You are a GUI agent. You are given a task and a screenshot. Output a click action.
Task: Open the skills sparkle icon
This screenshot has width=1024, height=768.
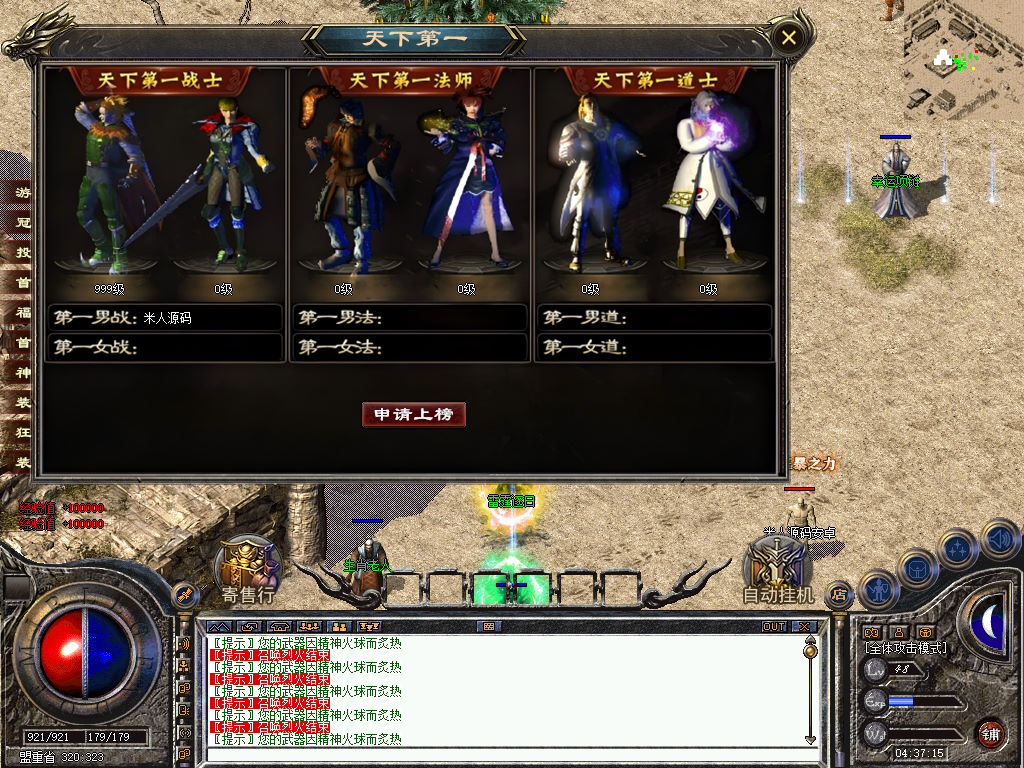click(x=957, y=548)
